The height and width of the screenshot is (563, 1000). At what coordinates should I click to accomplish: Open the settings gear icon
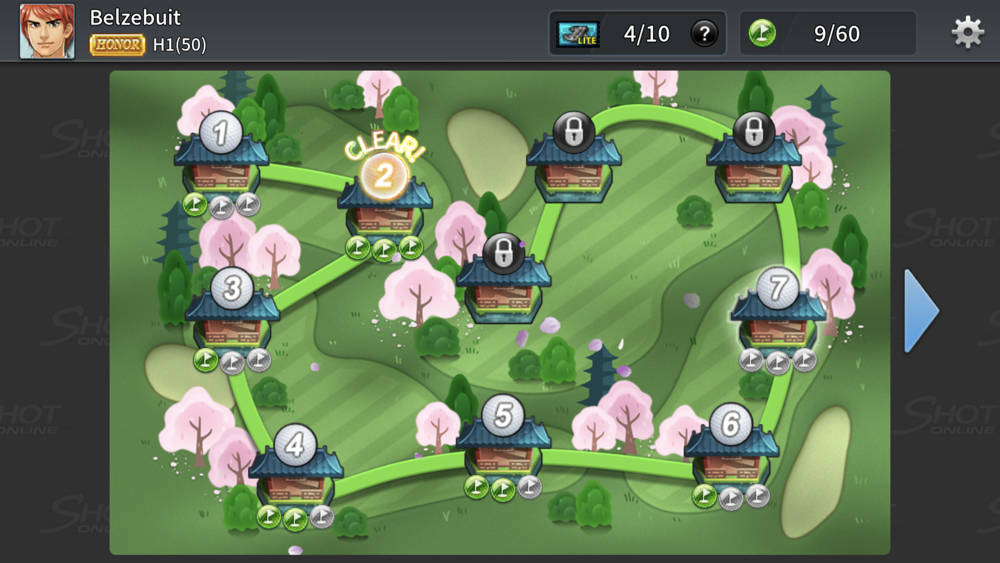coord(967,33)
